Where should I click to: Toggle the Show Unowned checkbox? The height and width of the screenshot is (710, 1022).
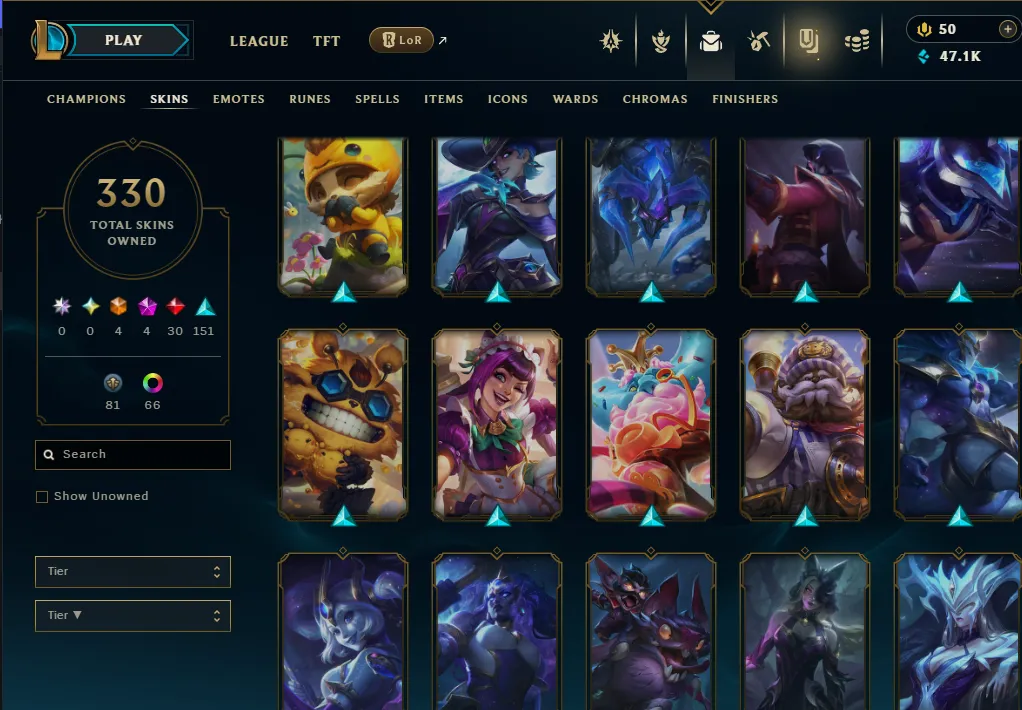42,497
